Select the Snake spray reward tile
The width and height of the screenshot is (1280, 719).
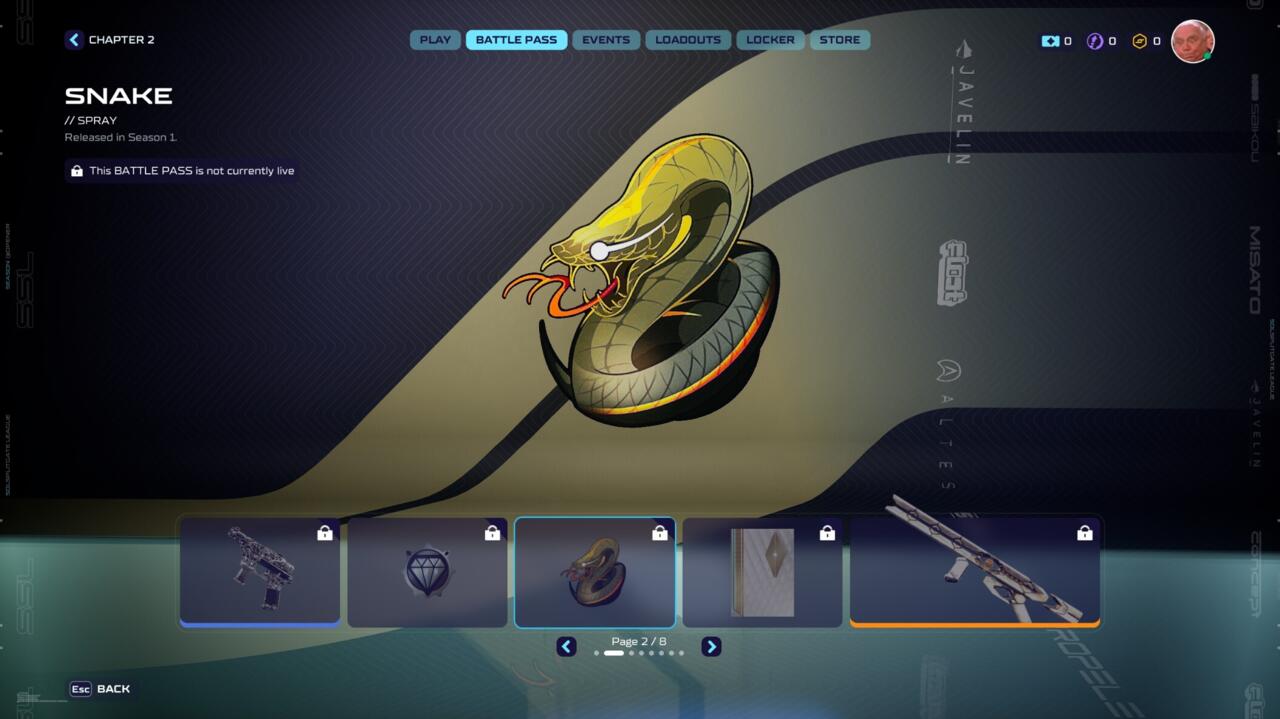[x=595, y=572]
